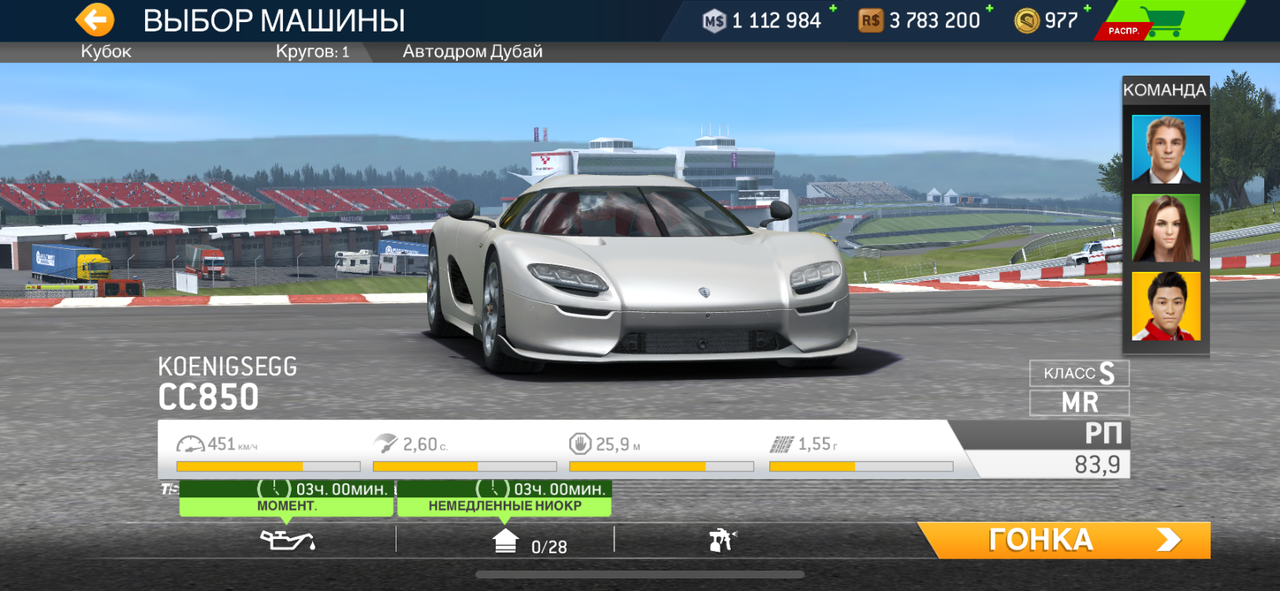The width and height of the screenshot is (1280, 591).
Task: Open car servicing via oil can icon
Action: tap(287, 541)
